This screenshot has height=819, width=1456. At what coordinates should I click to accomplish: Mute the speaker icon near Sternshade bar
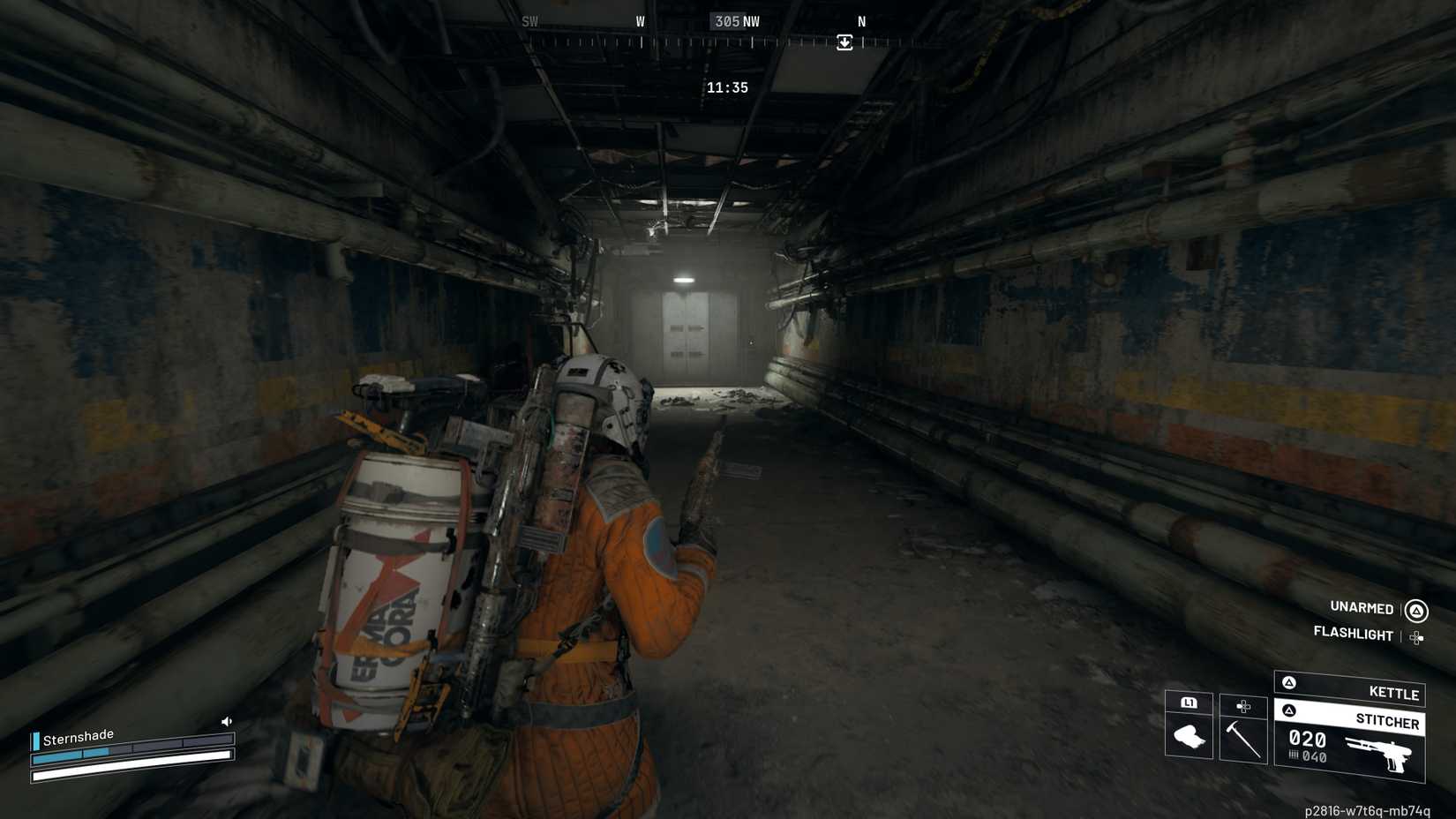tap(227, 721)
